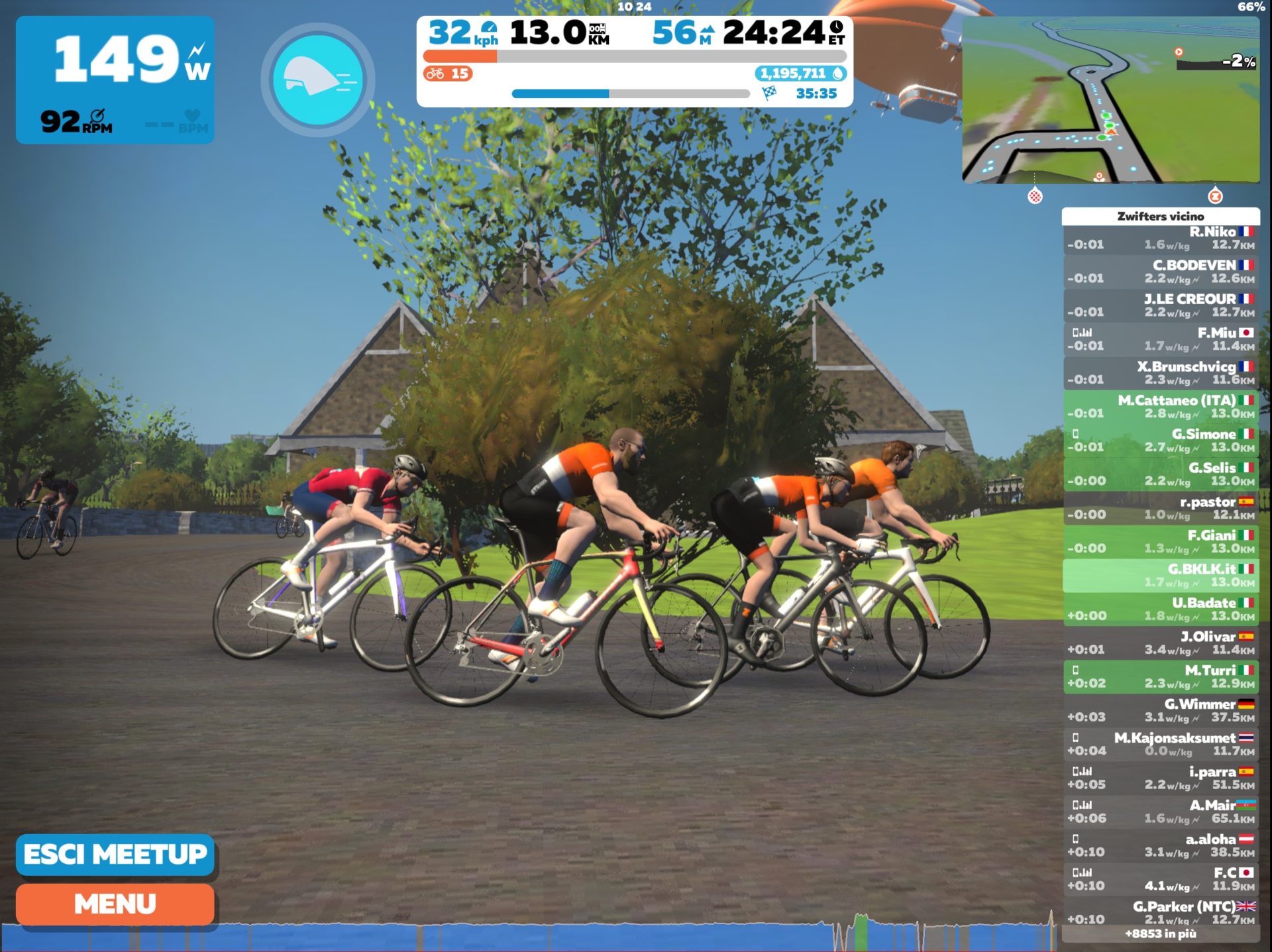
Task: Select i.parra from nearby riders
Action: tap(1161, 778)
